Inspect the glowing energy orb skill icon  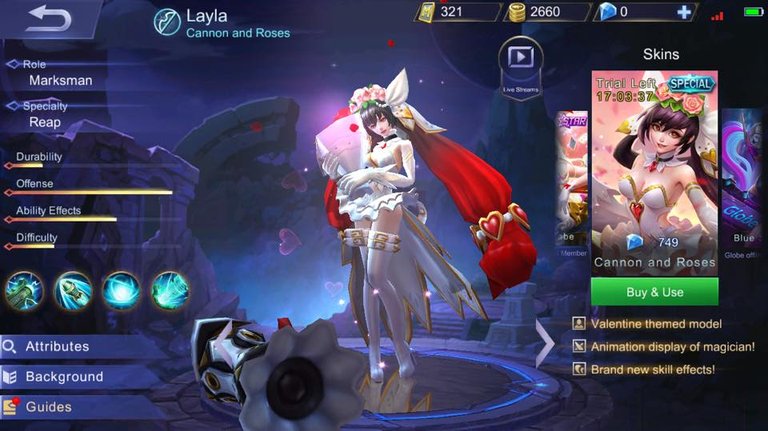(x=121, y=290)
